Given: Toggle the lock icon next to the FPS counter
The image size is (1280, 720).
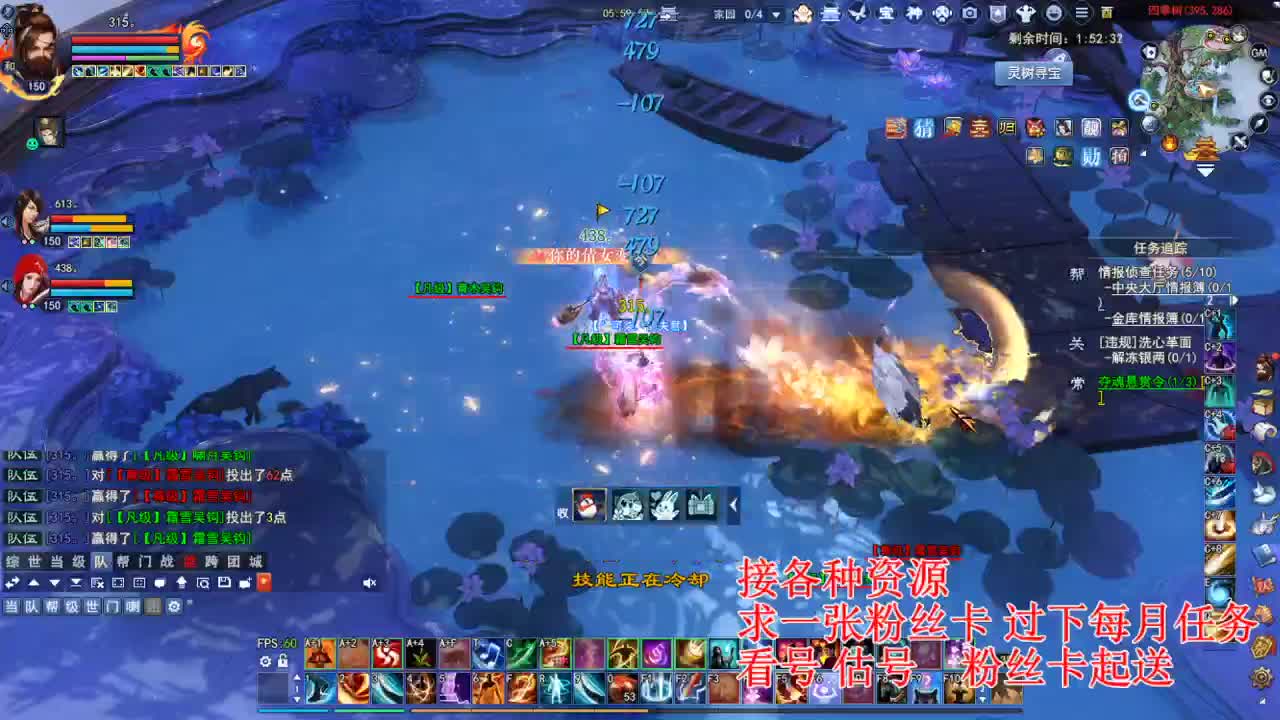Looking at the screenshot, I should point(282,660).
